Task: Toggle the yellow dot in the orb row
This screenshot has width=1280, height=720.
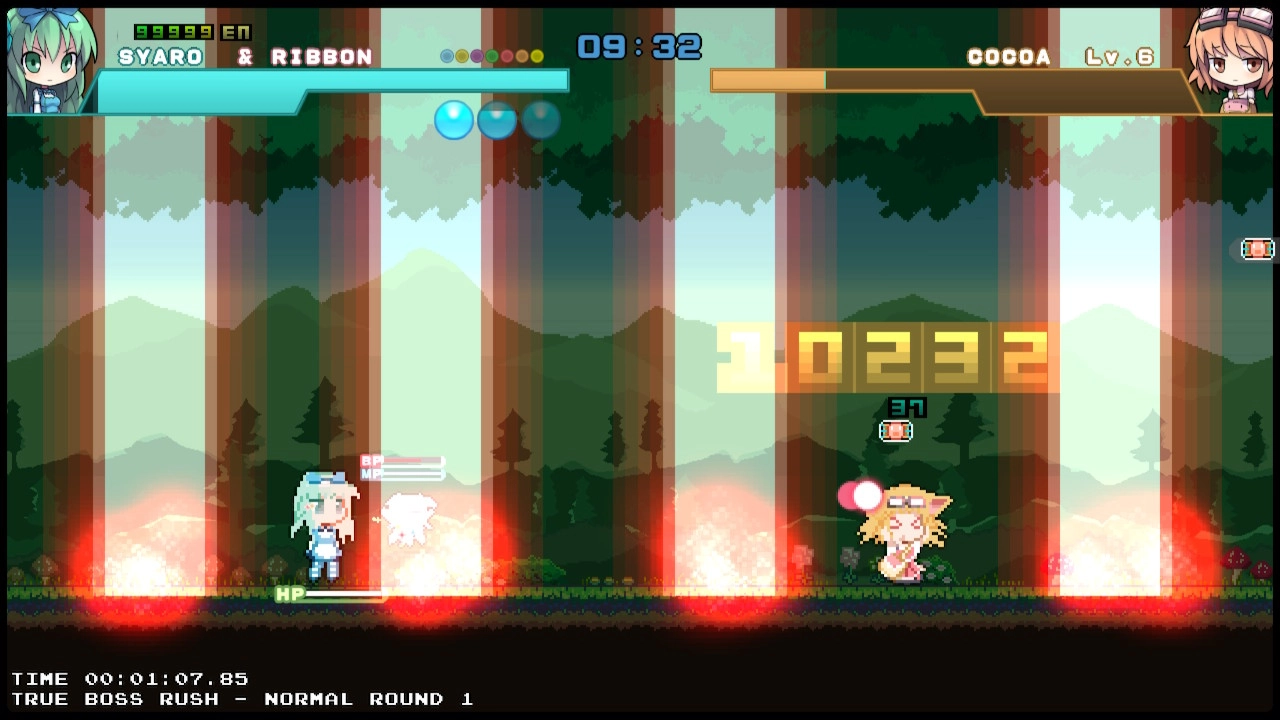Action: 536,55
